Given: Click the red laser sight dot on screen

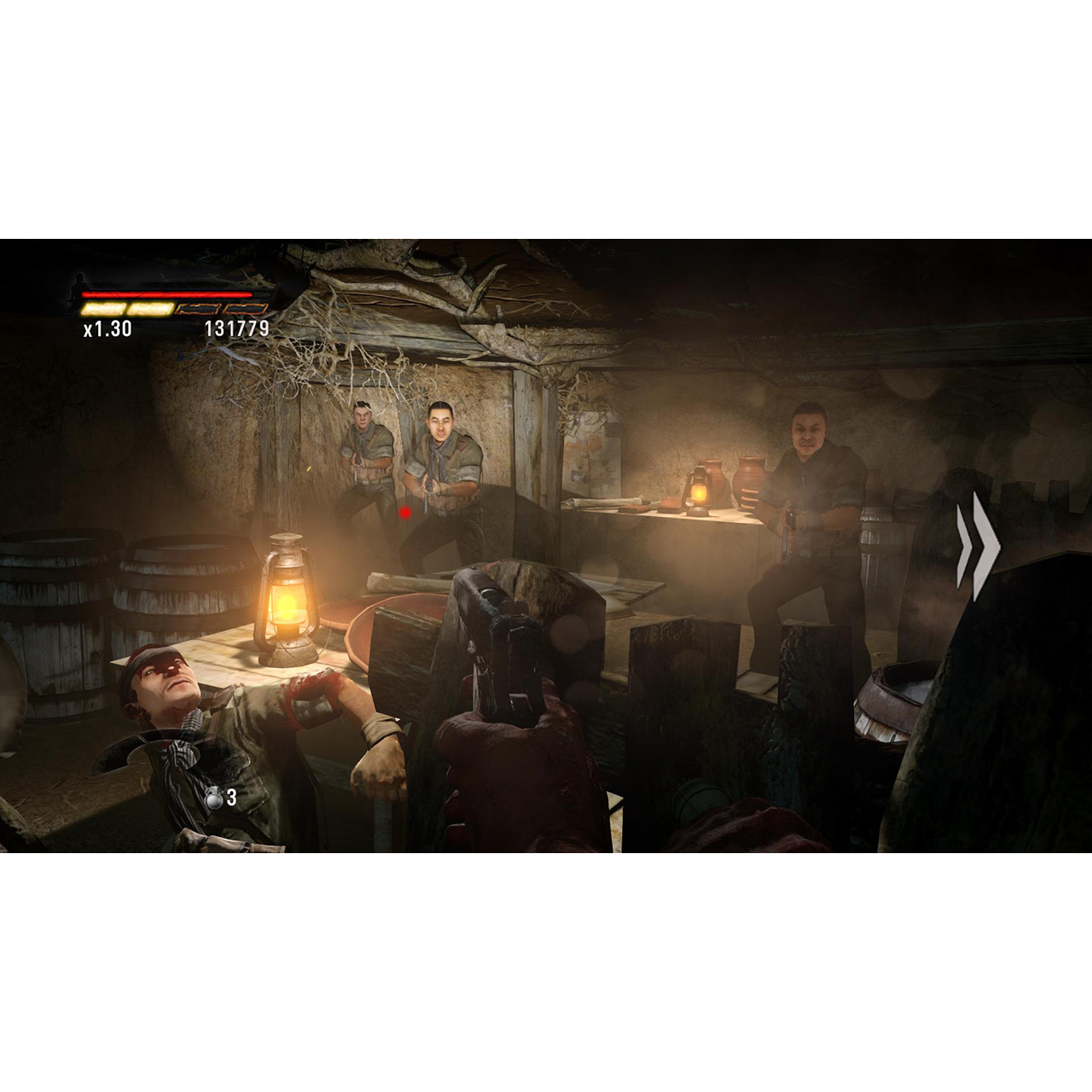Looking at the screenshot, I should pos(404,510).
